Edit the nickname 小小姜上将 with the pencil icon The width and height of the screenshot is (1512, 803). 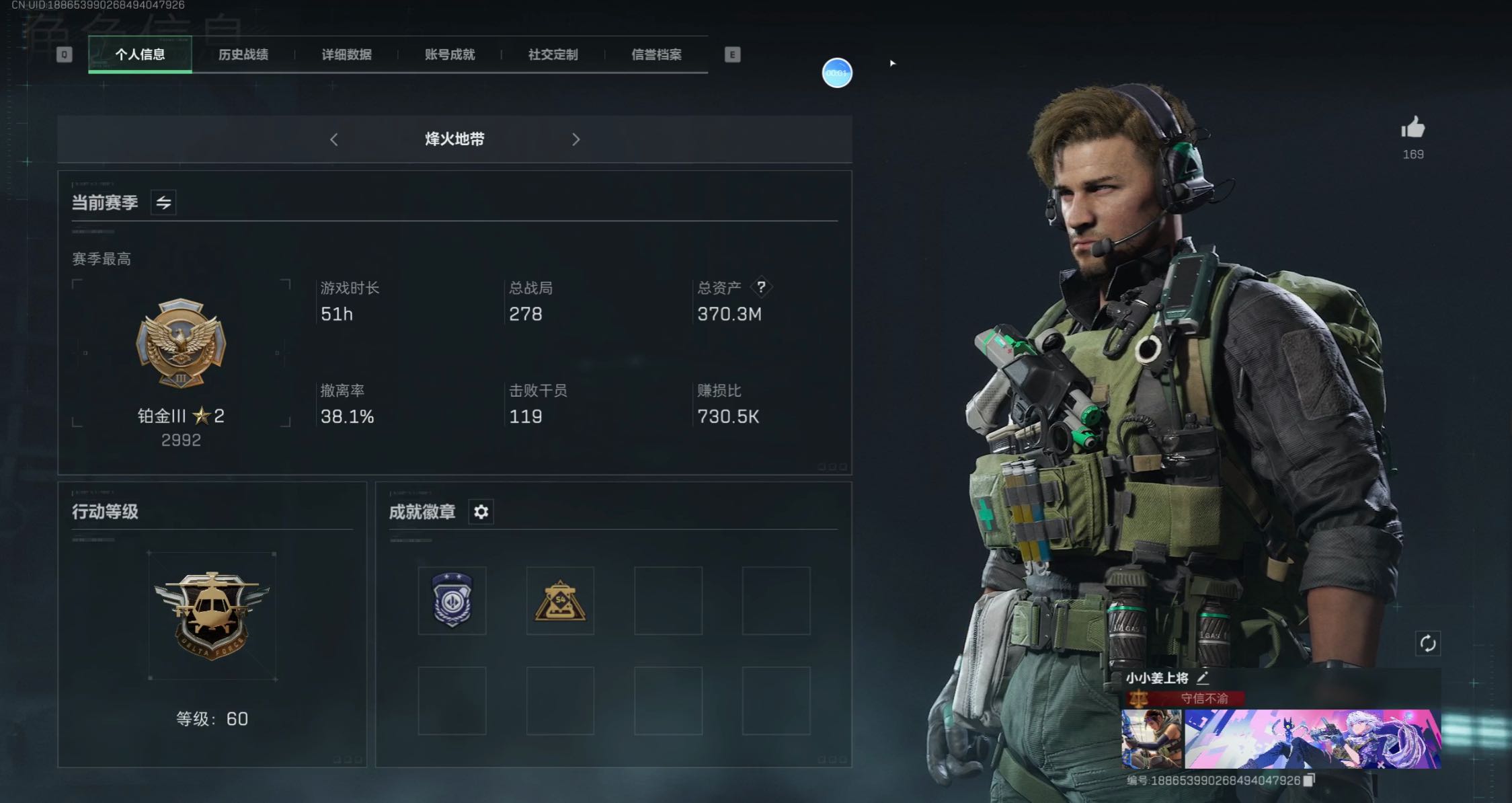[1202, 678]
